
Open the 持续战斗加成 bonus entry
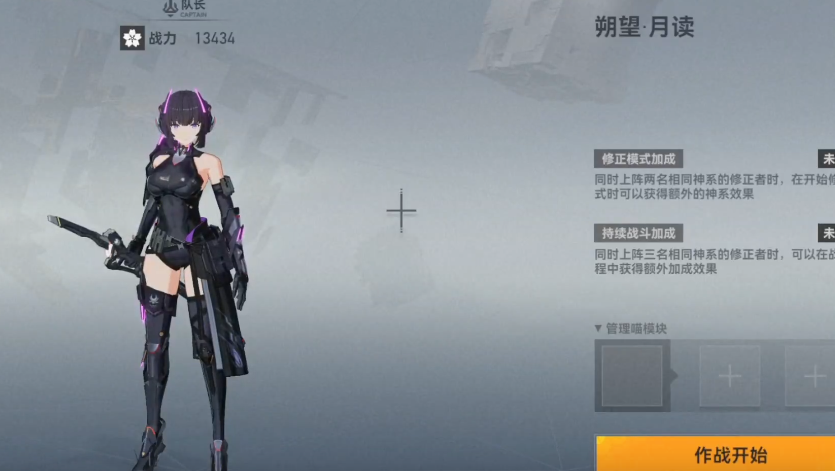[638, 233]
